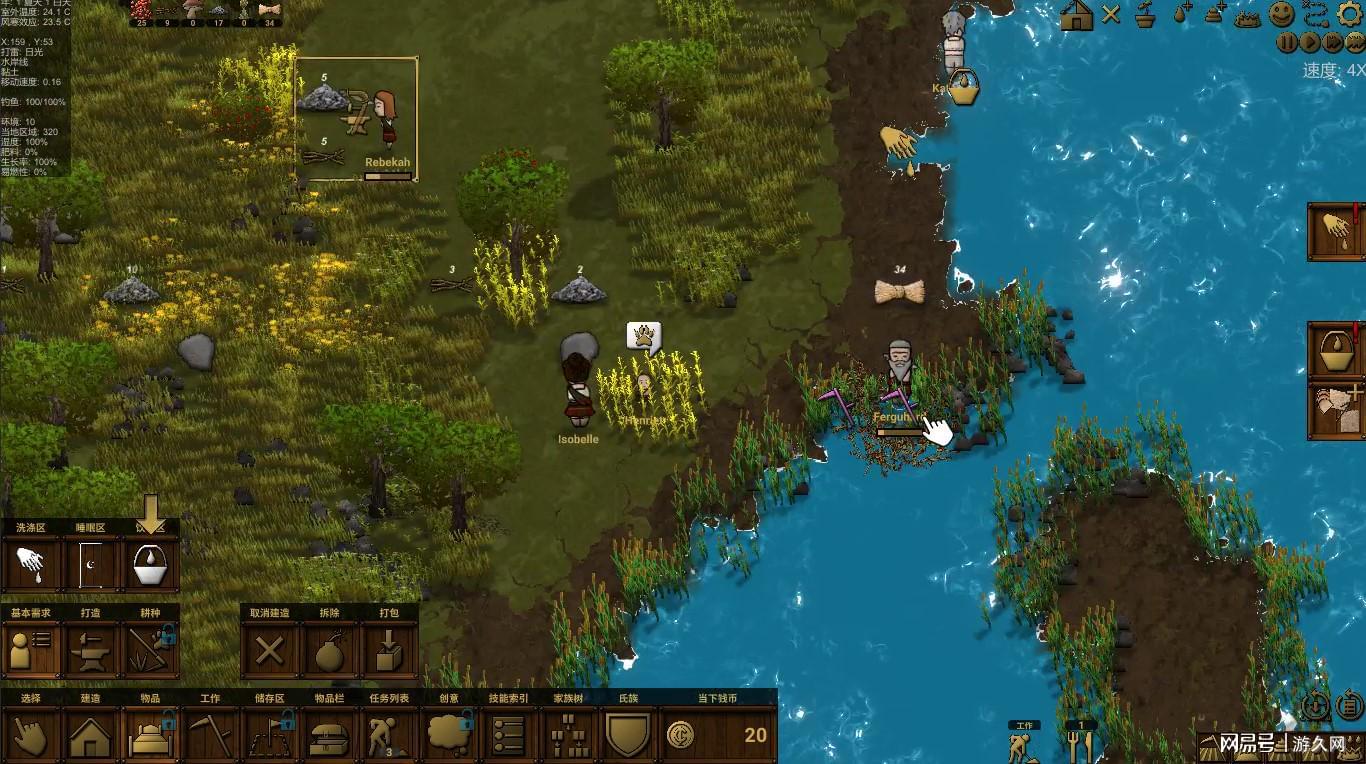This screenshot has height=764, width=1366.
Task: Open the 技能索引 skill index
Action: [509, 737]
